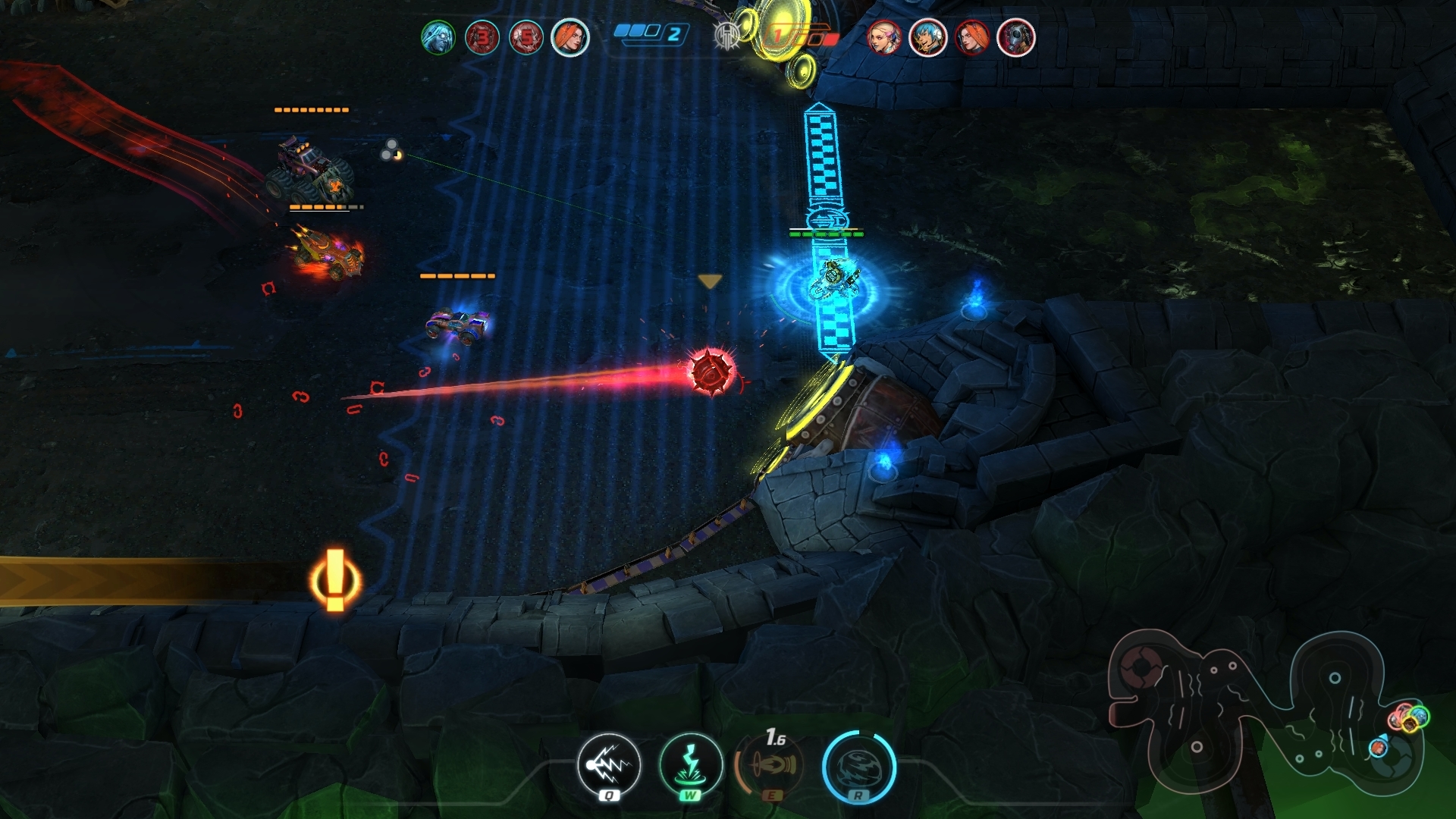The height and width of the screenshot is (819, 1456).
Task: Trigger the green lightning strike W ability
Action: click(691, 766)
